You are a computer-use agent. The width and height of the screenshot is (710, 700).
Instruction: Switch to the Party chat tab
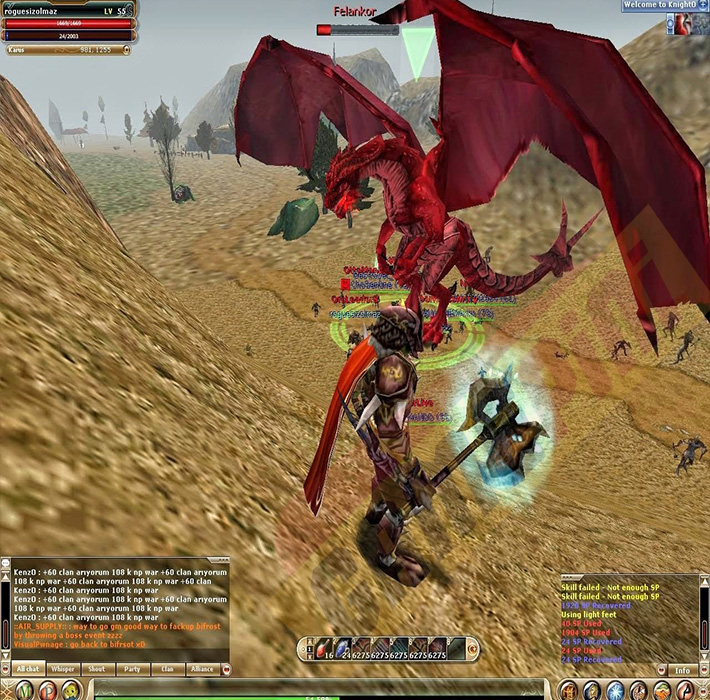(x=132, y=669)
